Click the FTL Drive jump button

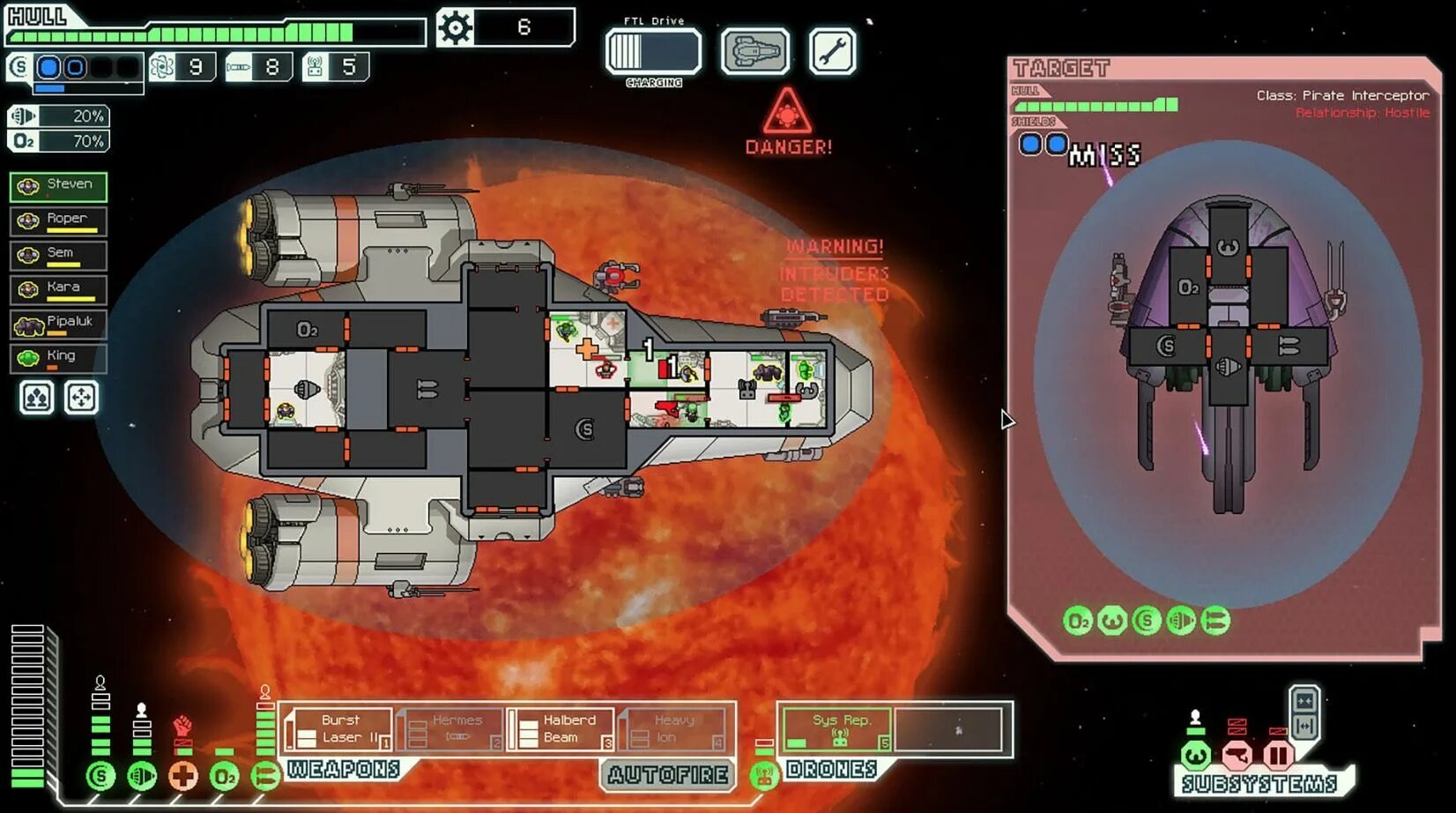(653, 51)
